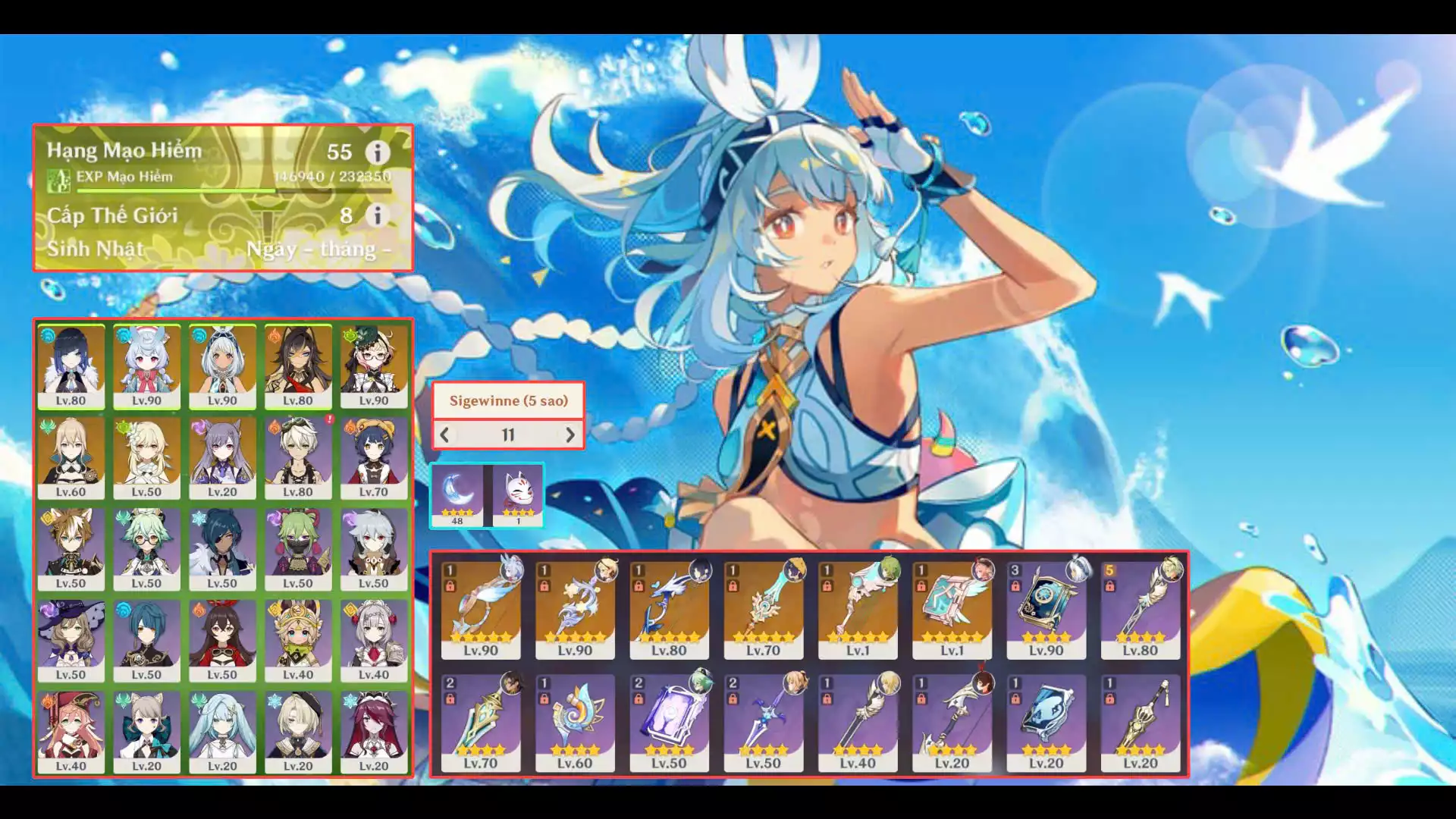Select Emilie with the green hat and glasses

(374, 367)
